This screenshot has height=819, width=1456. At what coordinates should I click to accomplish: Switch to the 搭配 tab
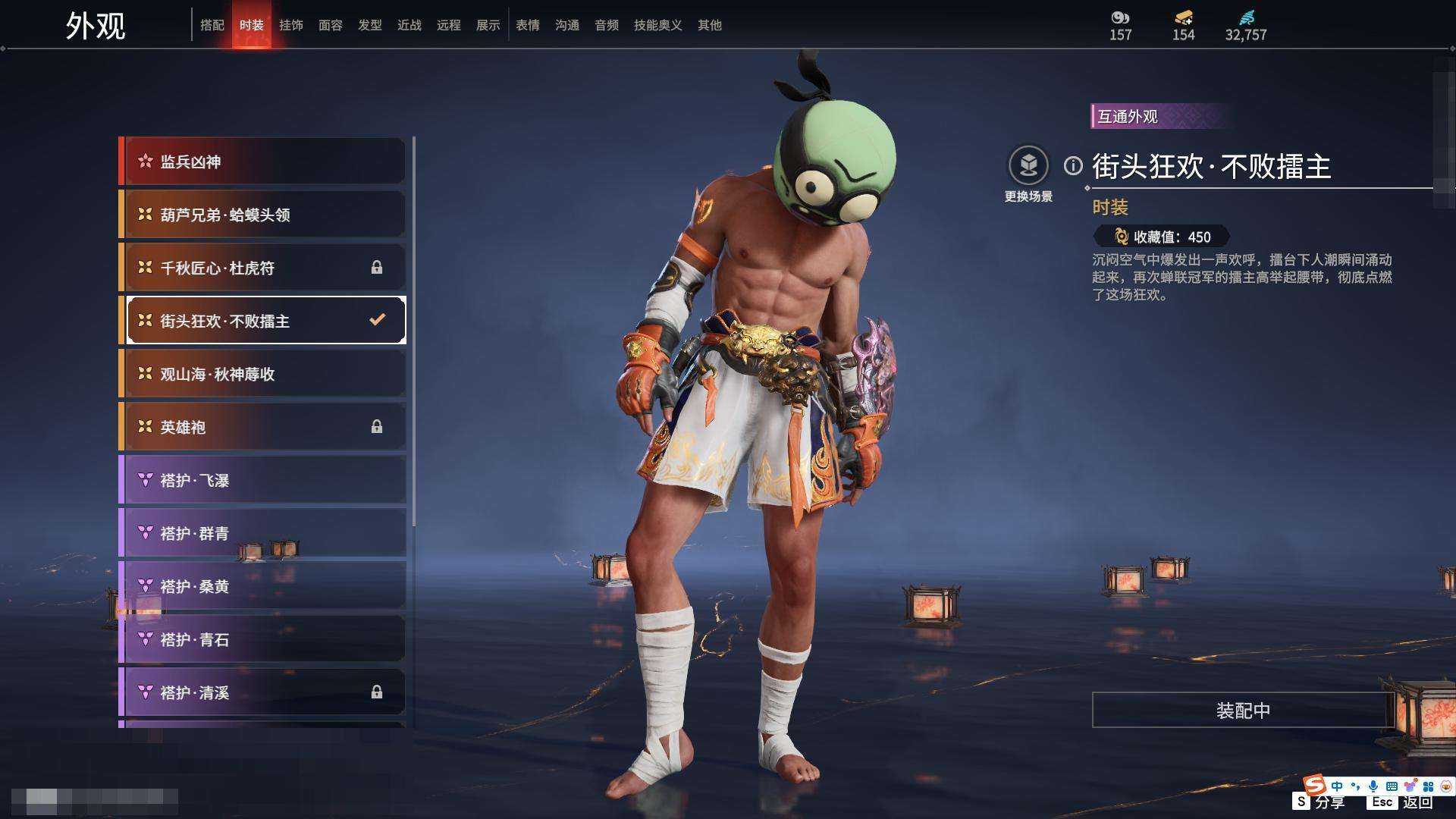pos(212,25)
